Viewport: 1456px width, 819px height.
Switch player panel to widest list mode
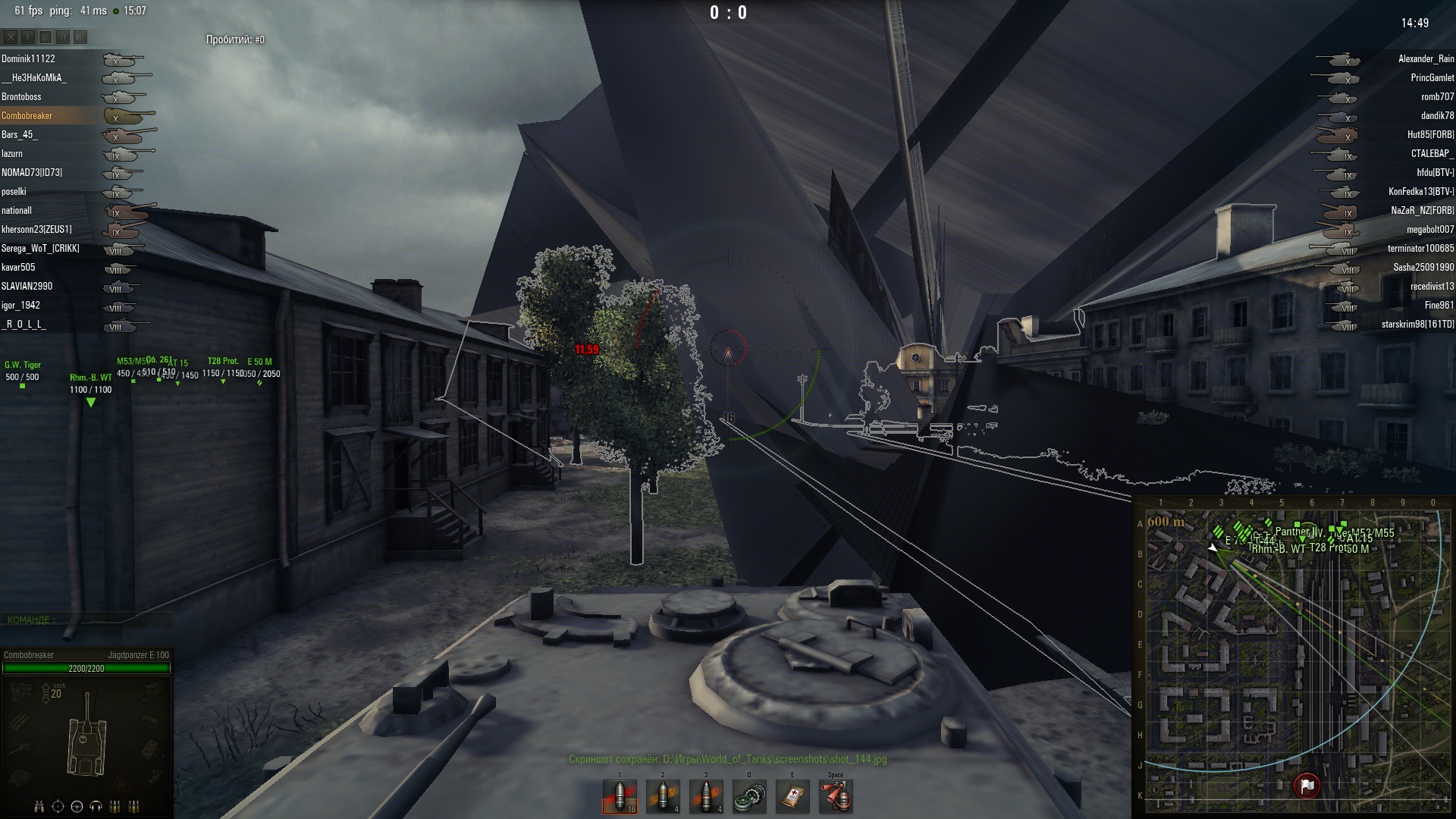[x=80, y=36]
